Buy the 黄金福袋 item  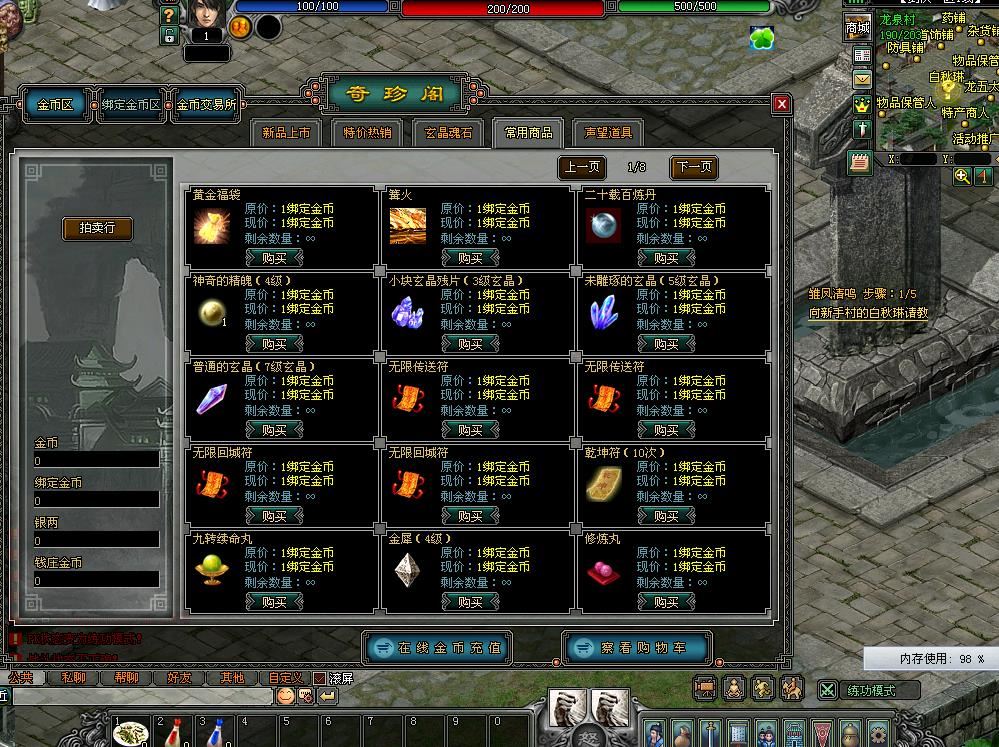pyautogui.click(x=274, y=258)
